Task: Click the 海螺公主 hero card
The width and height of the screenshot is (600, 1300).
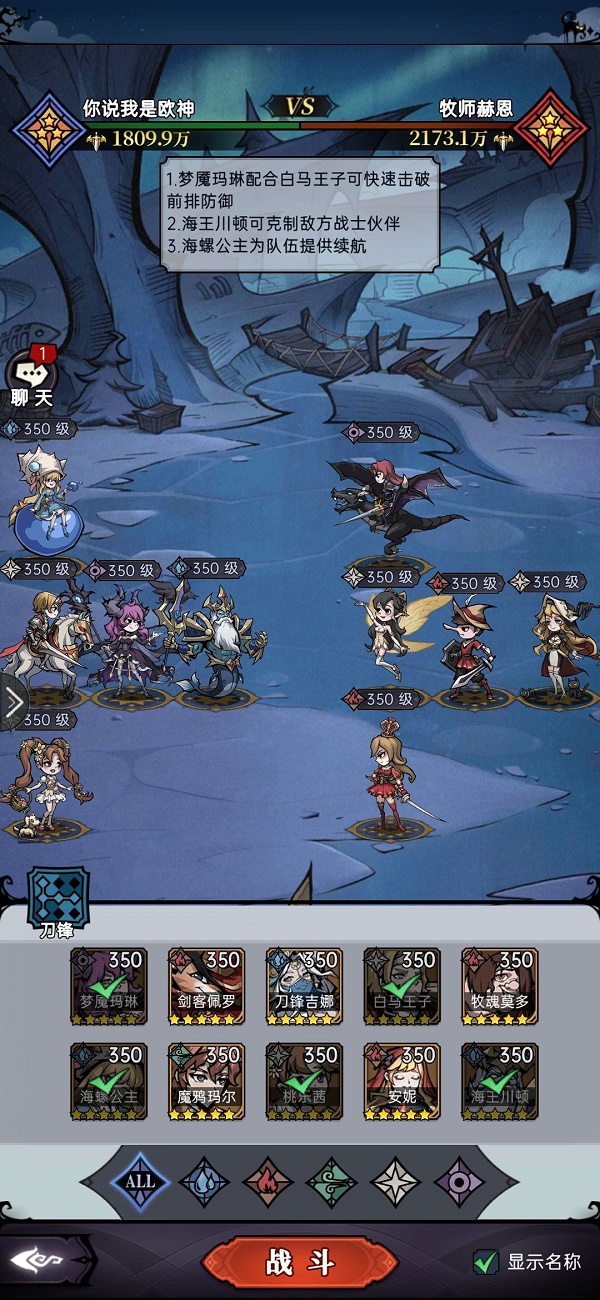Action: pos(108,1081)
